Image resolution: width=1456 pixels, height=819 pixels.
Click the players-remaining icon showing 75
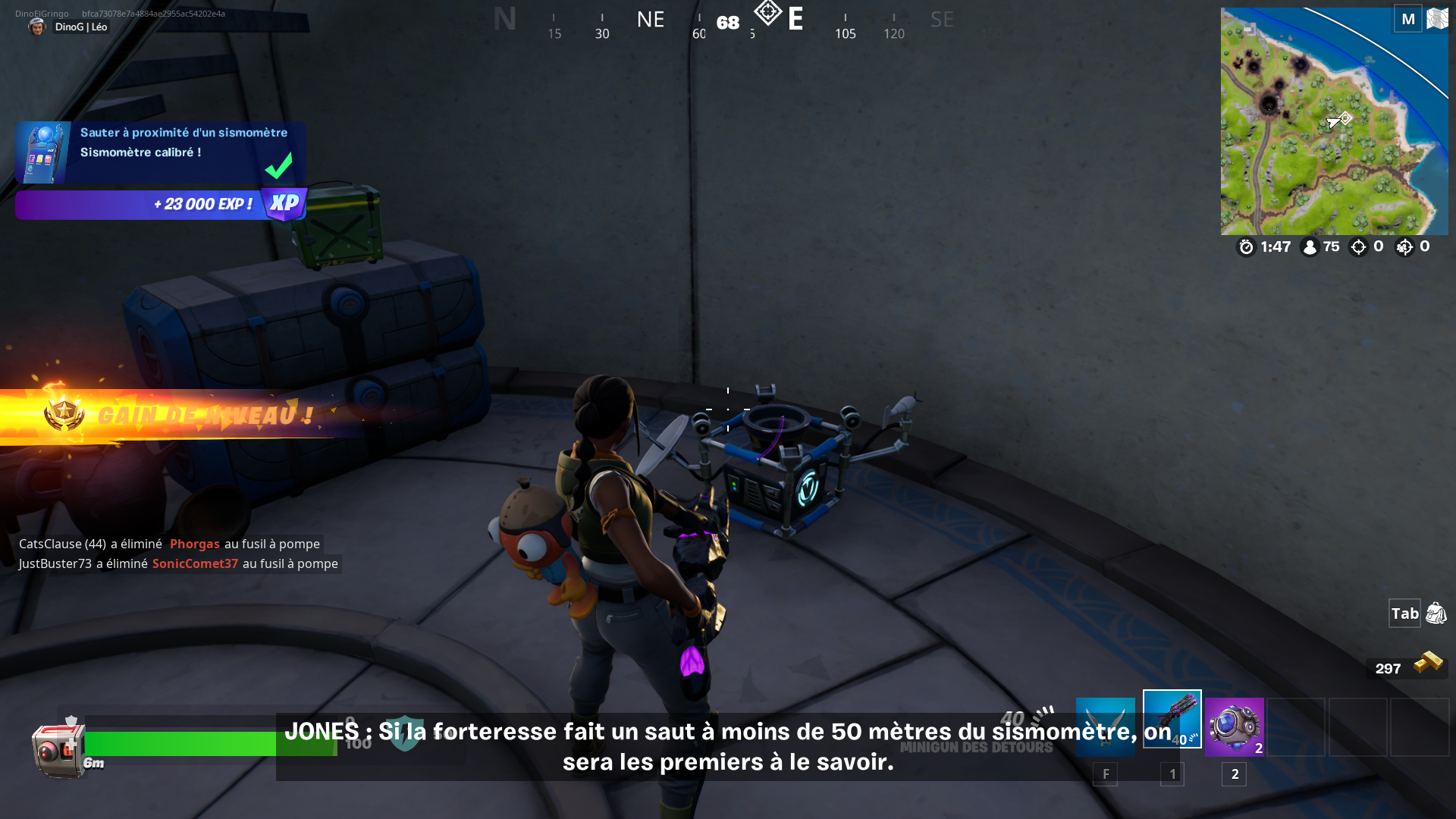pyautogui.click(x=1311, y=246)
